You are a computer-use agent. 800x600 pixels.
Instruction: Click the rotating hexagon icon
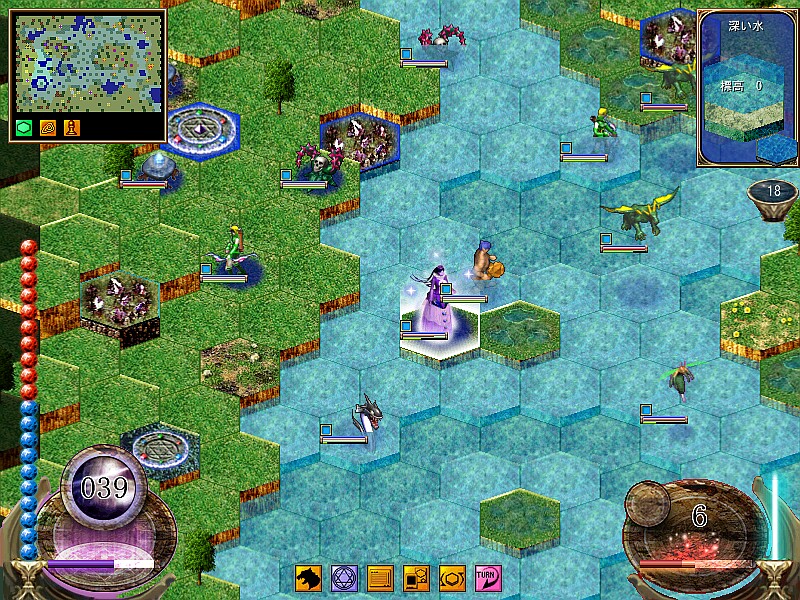click(x=452, y=578)
